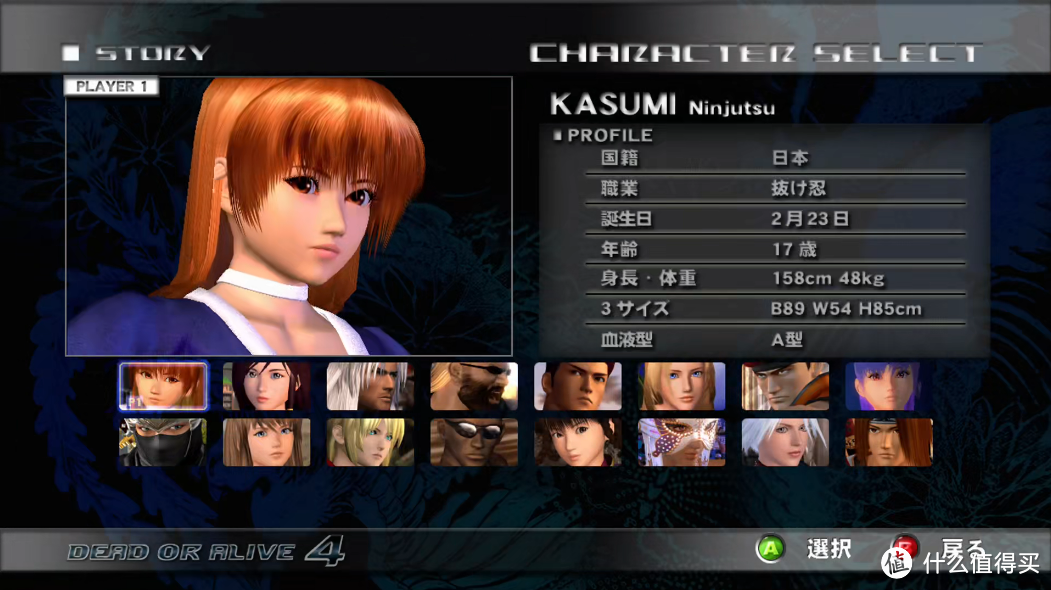Pick Leifang's portrait from the bottom row
1051x590 pixels.
coord(578,442)
